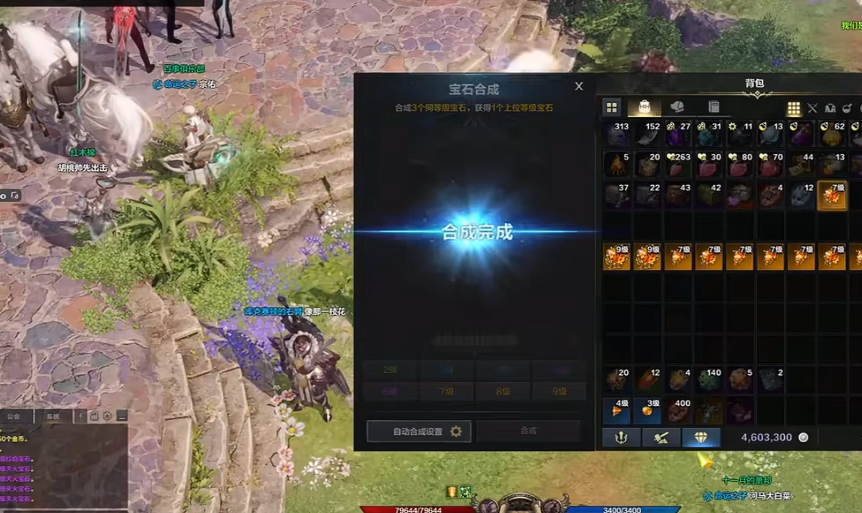Select the blue 4级 gem slot

(x=617, y=410)
